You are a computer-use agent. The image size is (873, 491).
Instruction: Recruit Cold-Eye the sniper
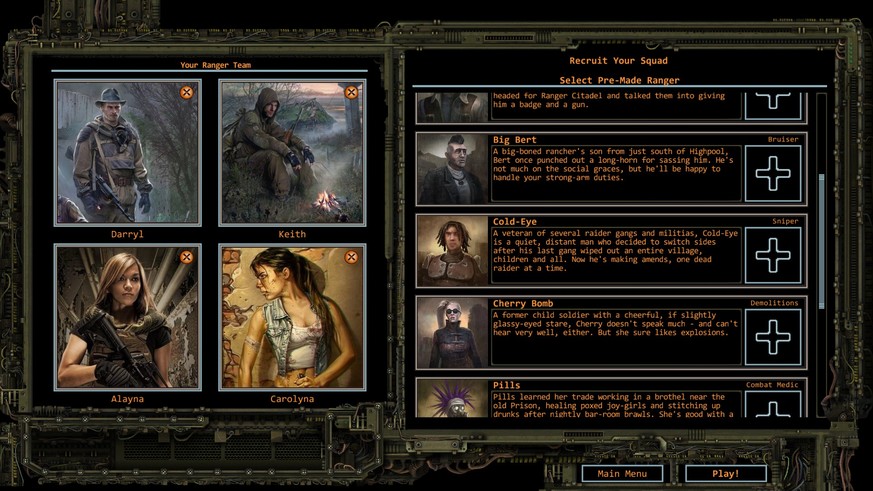pyautogui.click(x=772, y=255)
